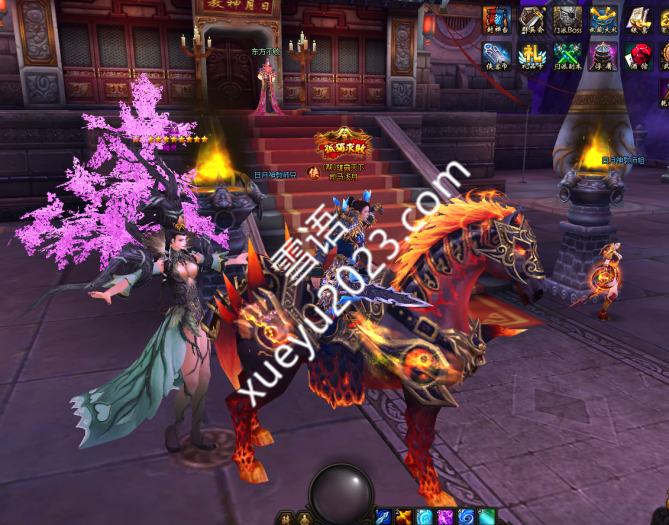This screenshot has width=669, height=525.
Task: Open the 斗兵会 crossed-weapons icon
Action: click(x=532, y=19)
